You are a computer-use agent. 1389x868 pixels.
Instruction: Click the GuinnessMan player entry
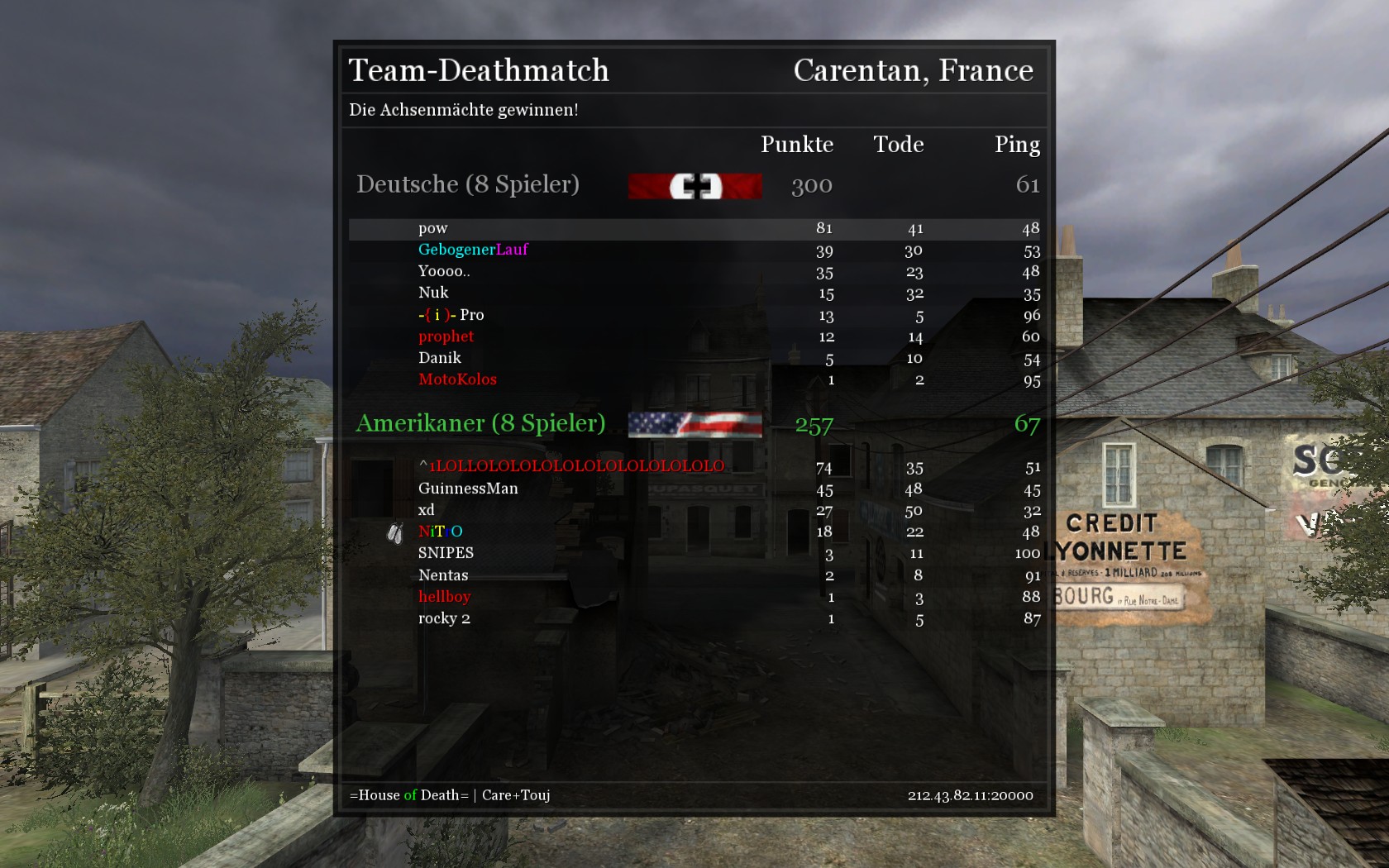pyautogui.click(x=468, y=489)
